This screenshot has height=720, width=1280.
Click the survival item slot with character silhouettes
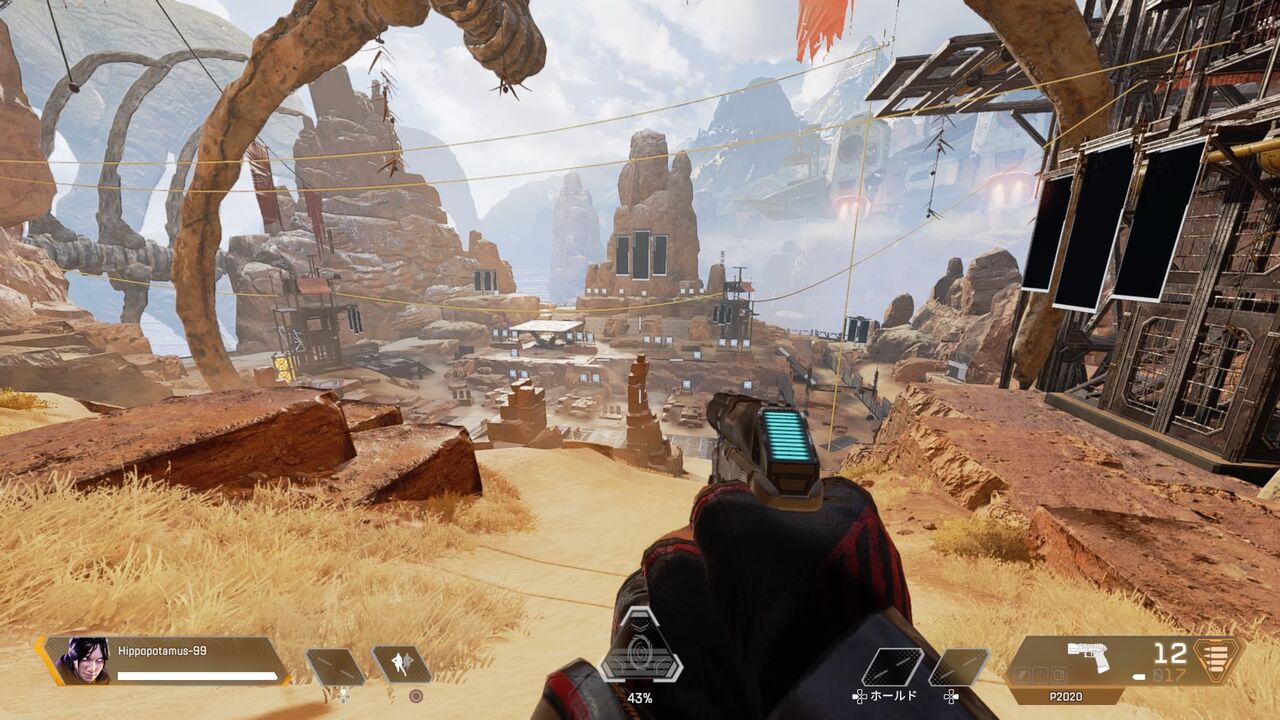pos(400,663)
